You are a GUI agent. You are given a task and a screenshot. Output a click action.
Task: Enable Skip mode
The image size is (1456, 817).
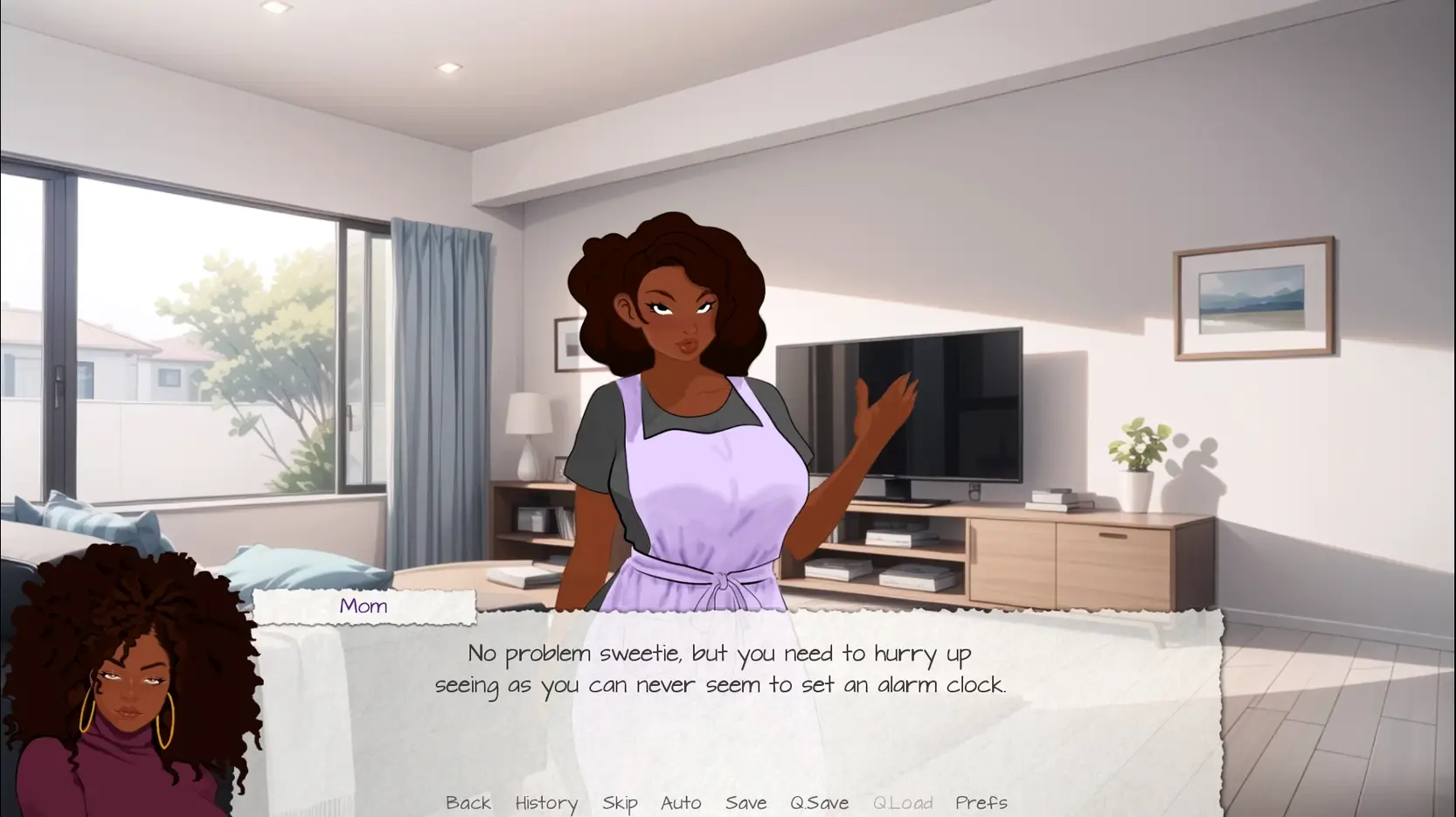pyautogui.click(x=620, y=803)
